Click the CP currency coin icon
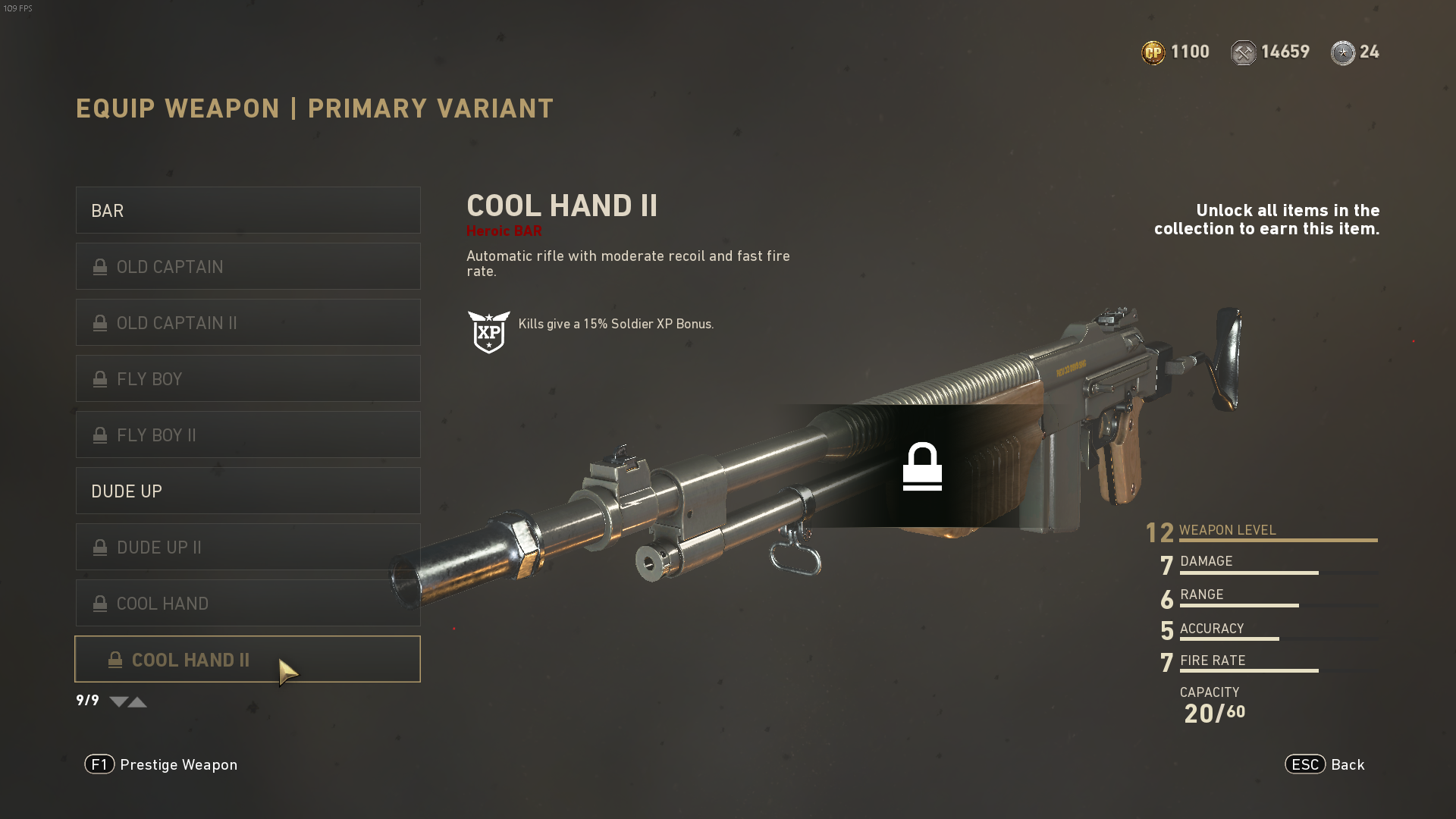 1153,52
